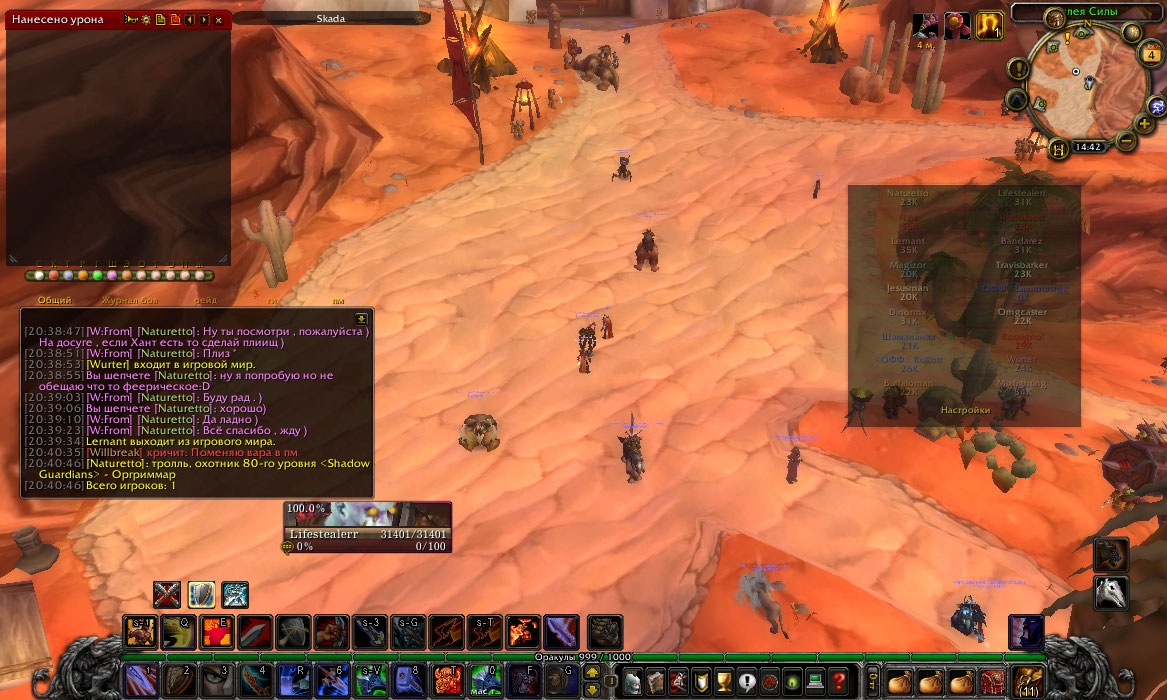Use the action bar slot numbered 1

[x=139, y=680]
